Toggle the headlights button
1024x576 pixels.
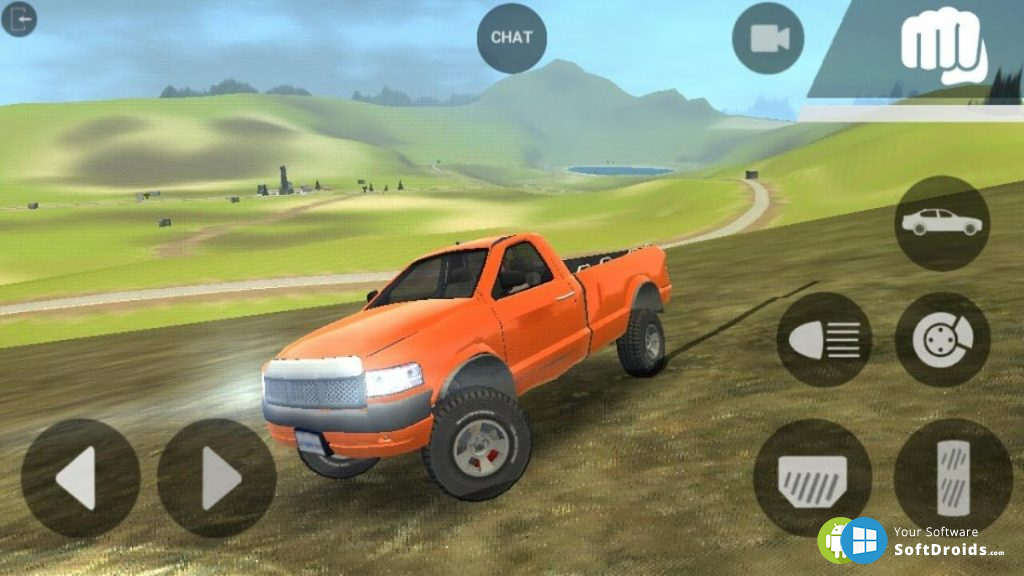(x=824, y=340)
